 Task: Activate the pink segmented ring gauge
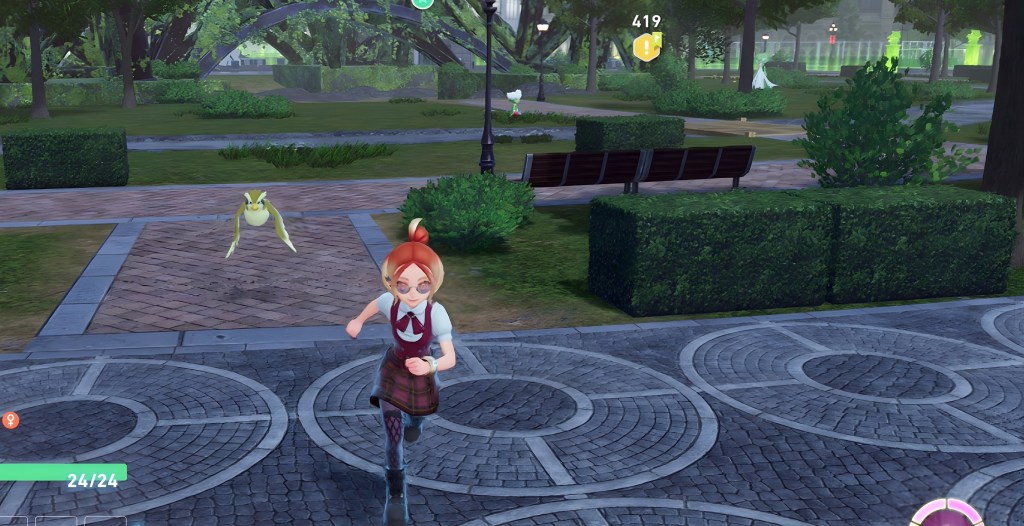(x=944, y=514)
